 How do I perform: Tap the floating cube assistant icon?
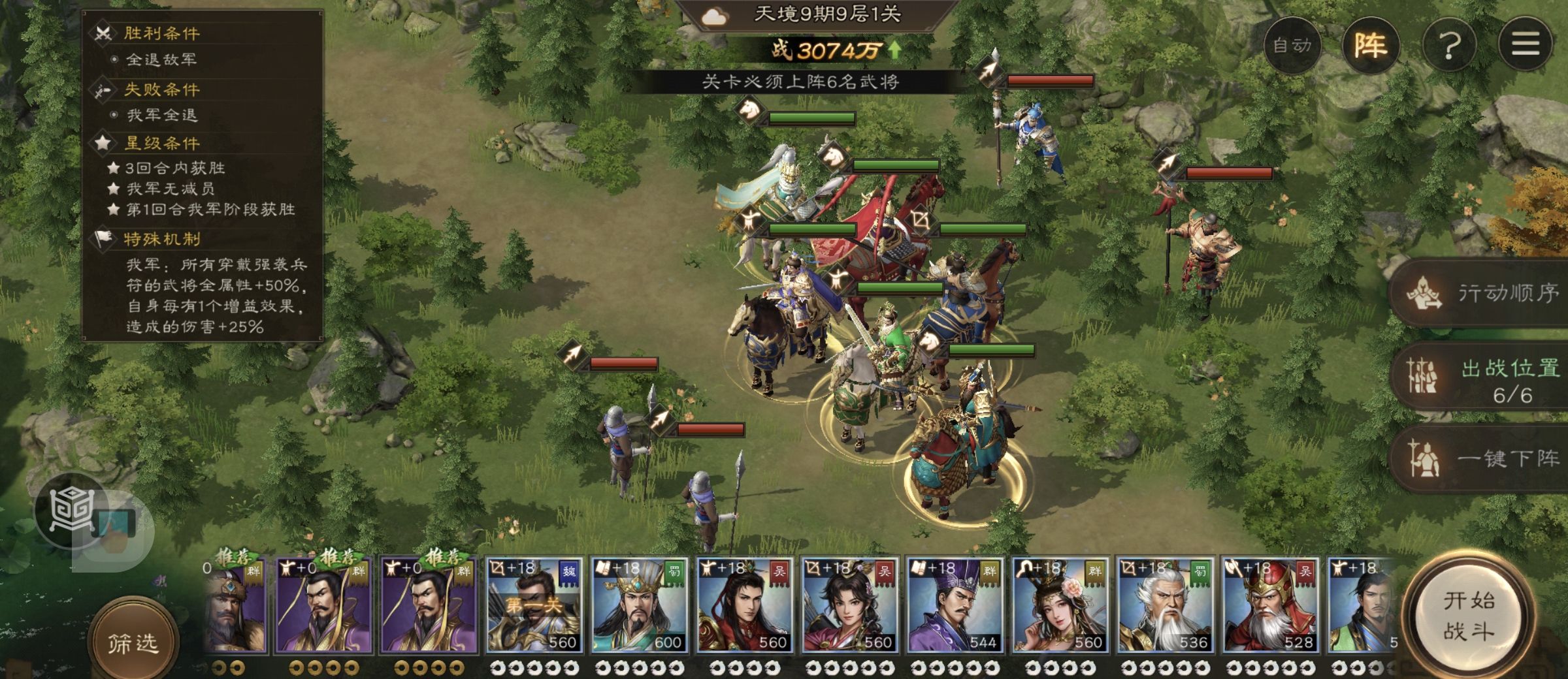tap(73, 511)
